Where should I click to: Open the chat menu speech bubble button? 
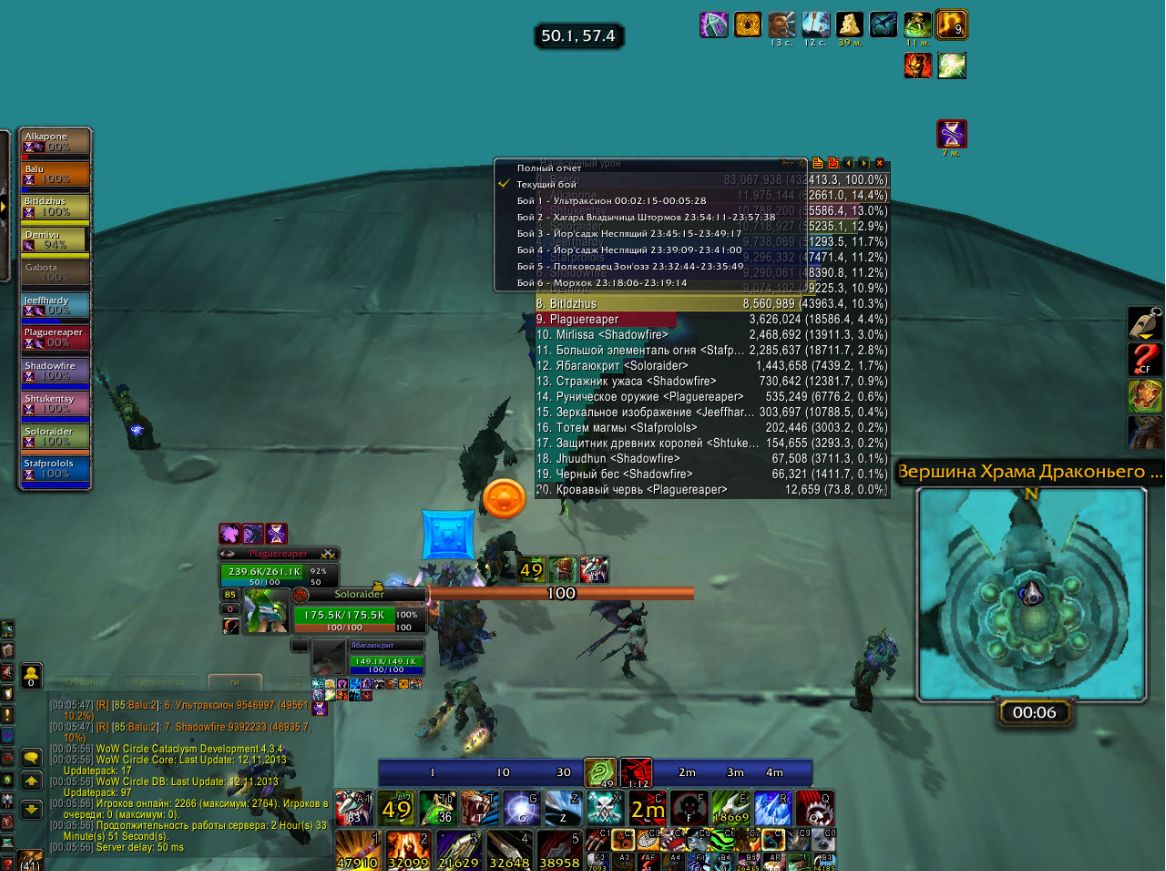(31, 757)
